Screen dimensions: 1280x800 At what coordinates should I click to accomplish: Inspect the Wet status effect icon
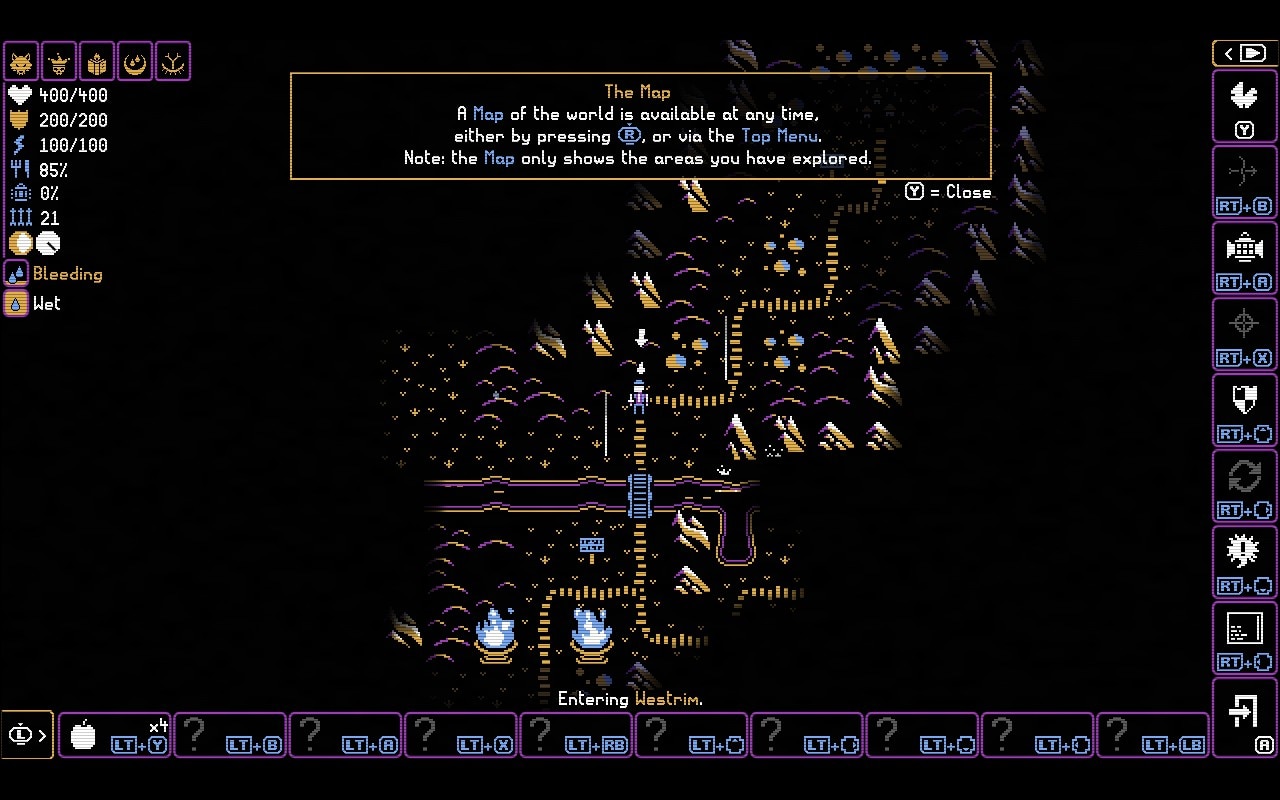pyautogui.click(x=16, y=303)
